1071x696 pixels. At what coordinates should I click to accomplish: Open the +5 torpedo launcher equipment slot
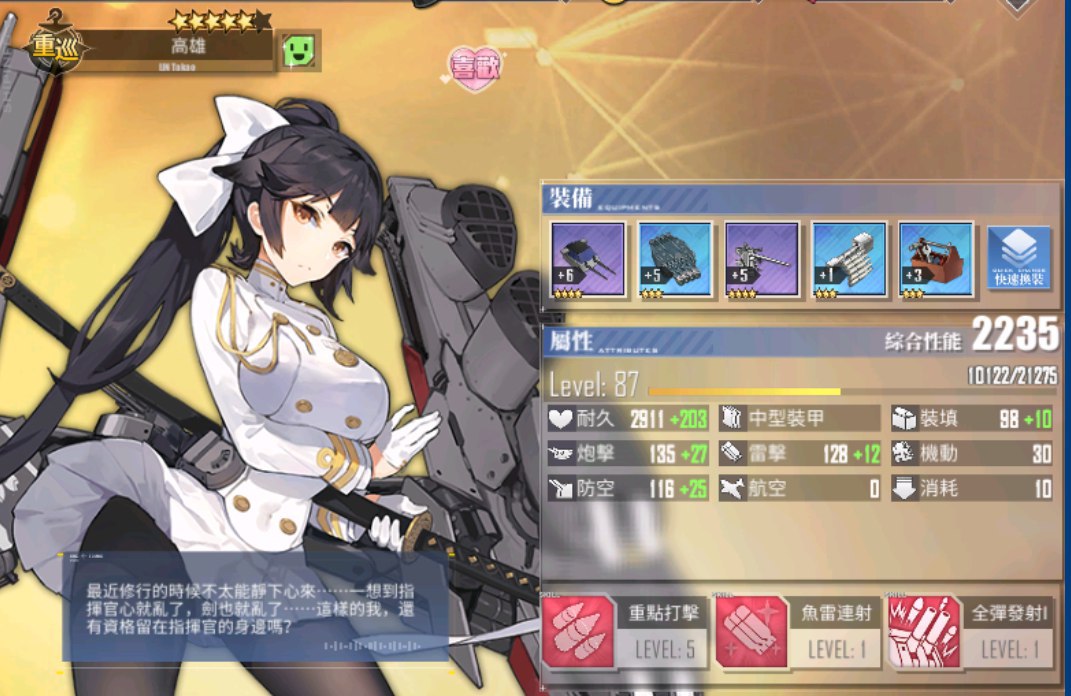675,260
